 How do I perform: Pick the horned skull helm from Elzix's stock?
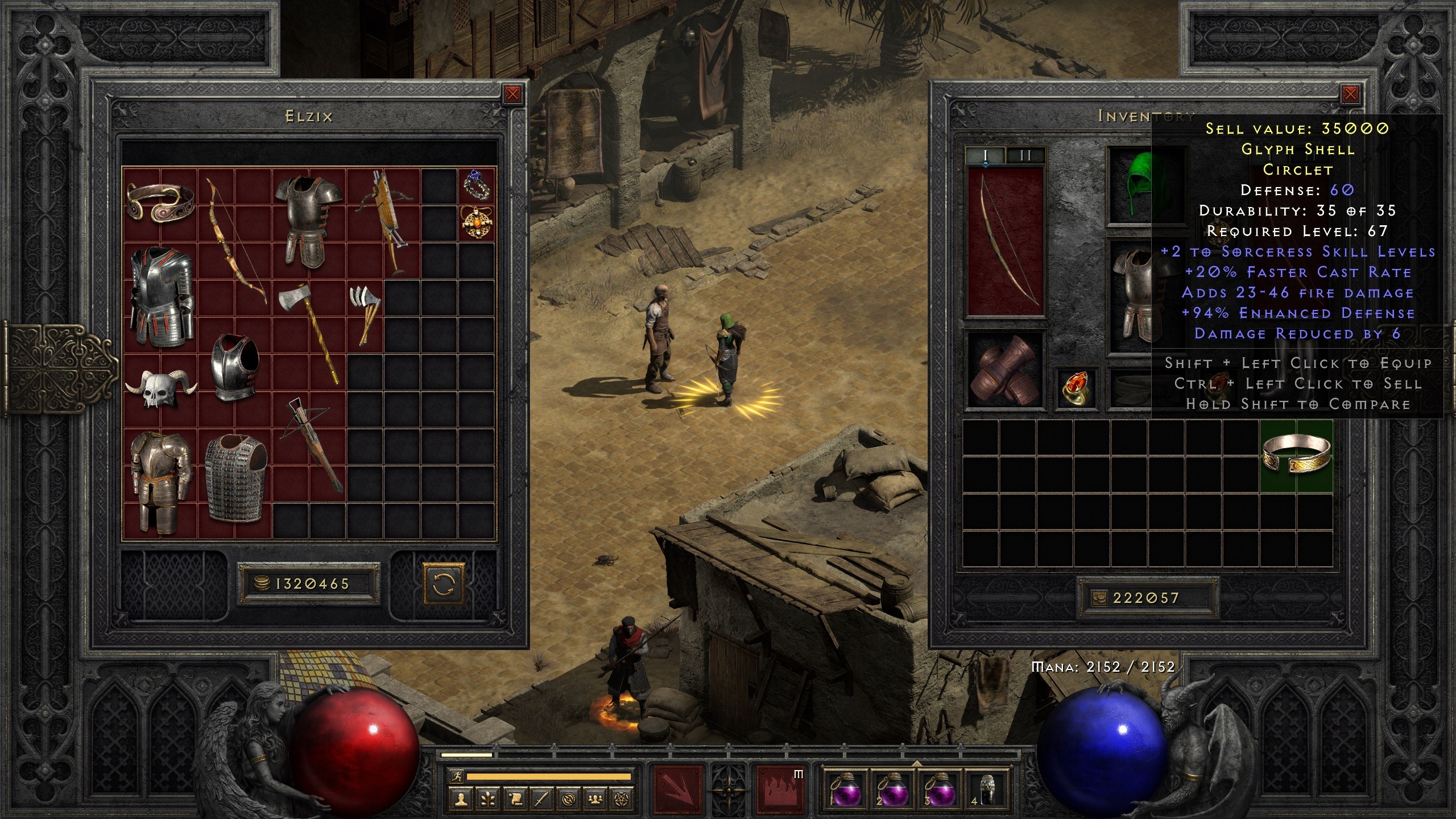tap(160, 390)
